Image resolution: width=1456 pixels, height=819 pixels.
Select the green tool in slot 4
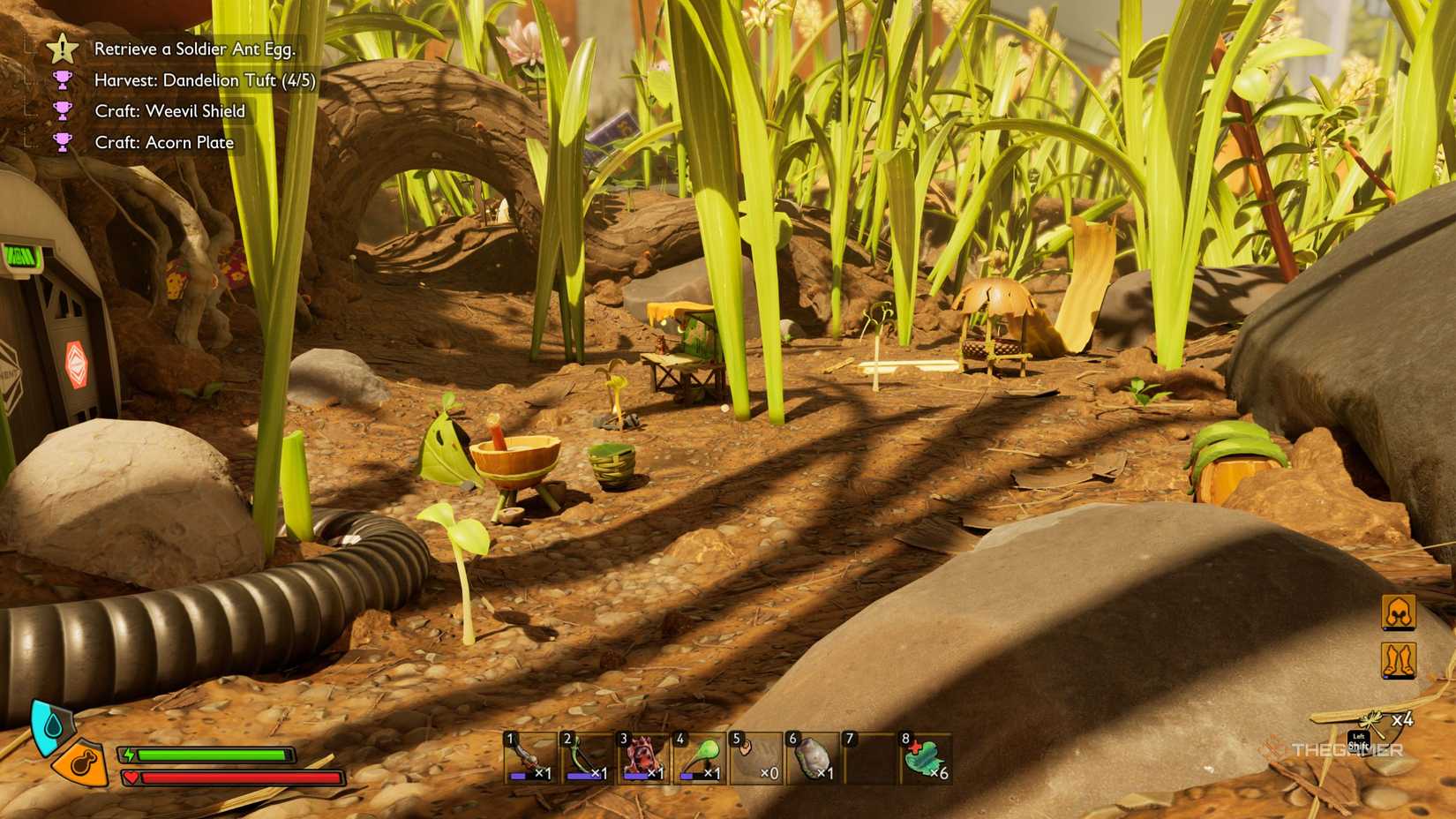[699, 758]
